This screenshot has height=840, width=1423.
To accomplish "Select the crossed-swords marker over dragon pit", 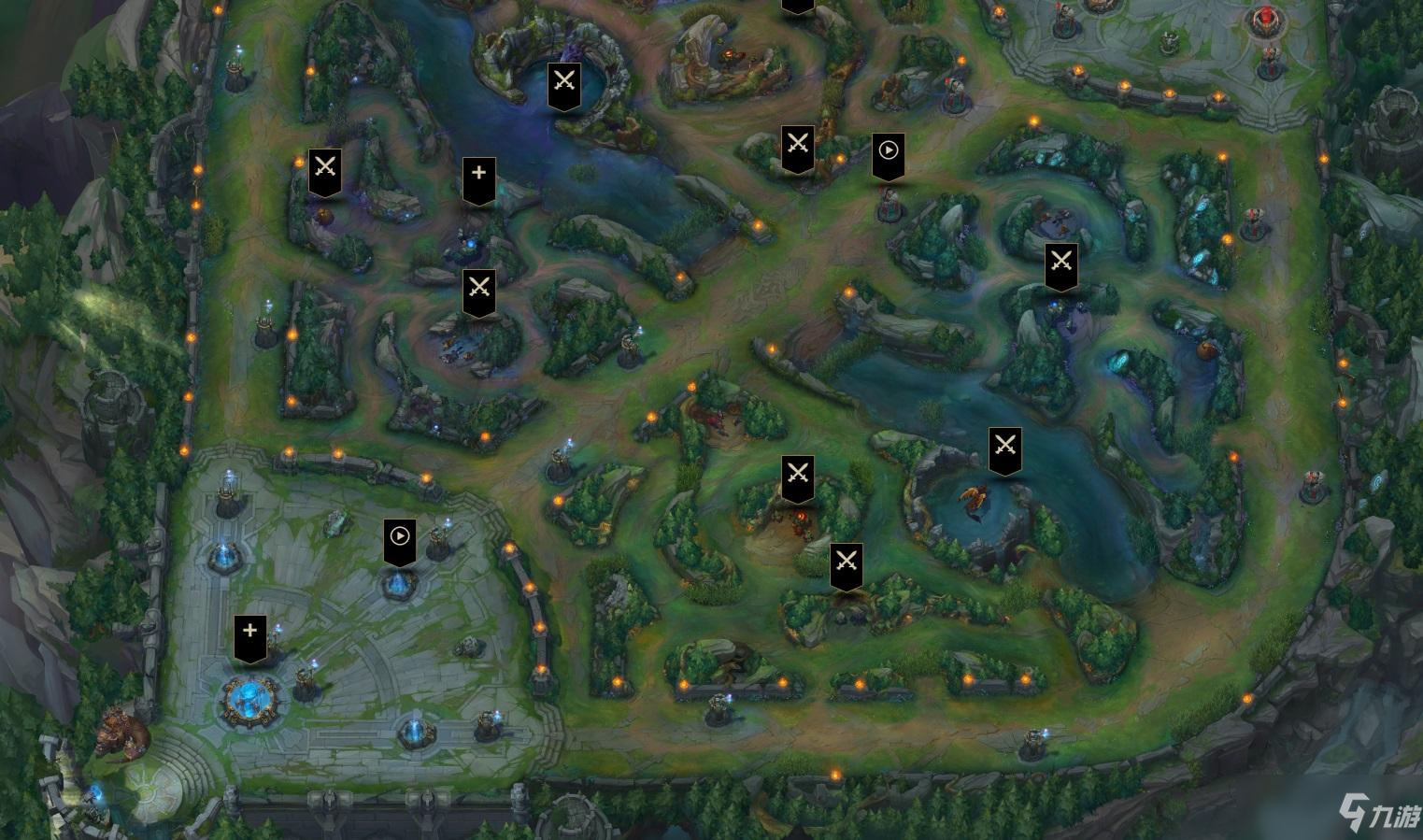I will 1004,448.
